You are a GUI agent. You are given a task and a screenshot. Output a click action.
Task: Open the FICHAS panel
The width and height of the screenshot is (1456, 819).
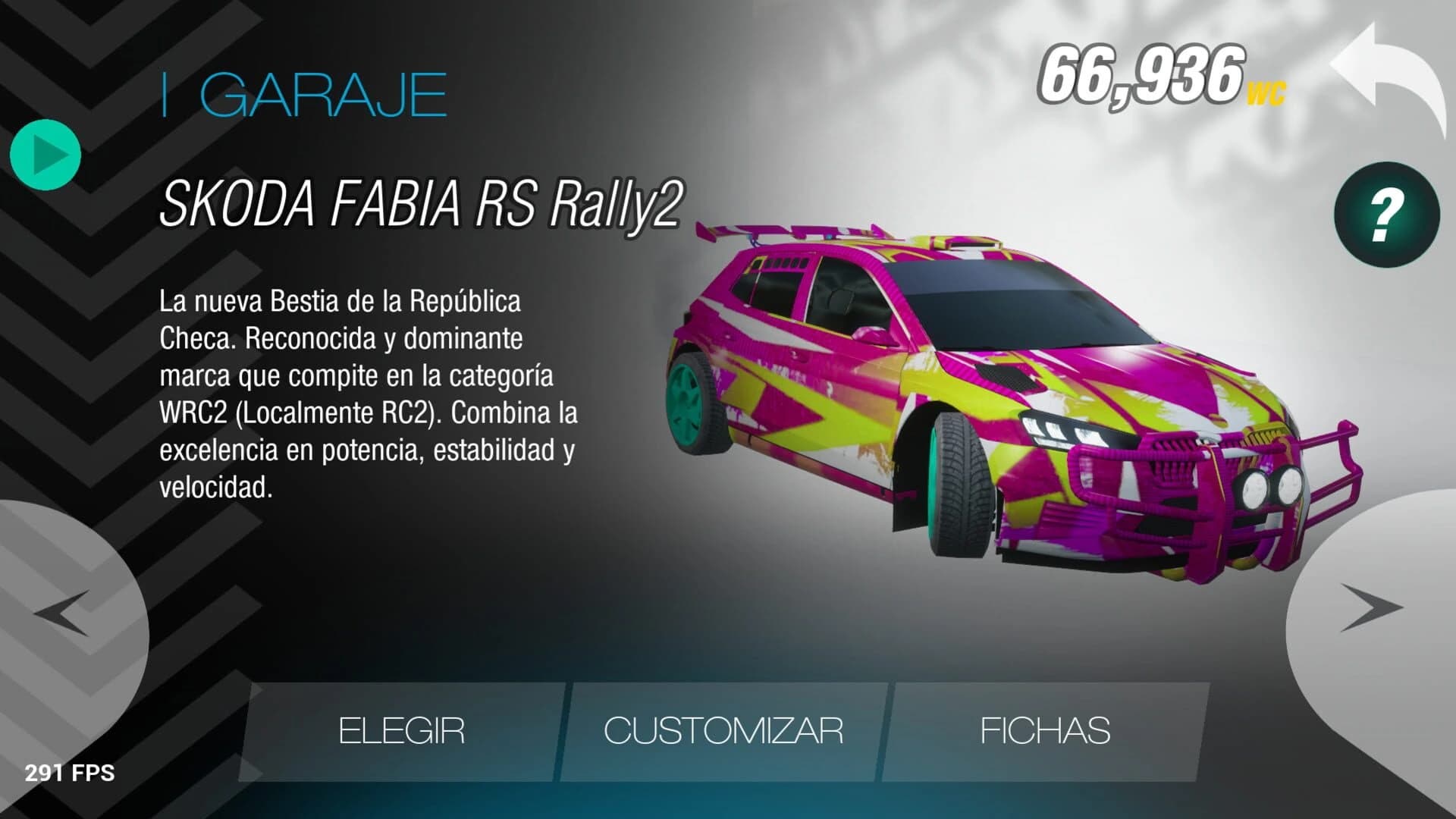pos(1044,730)
